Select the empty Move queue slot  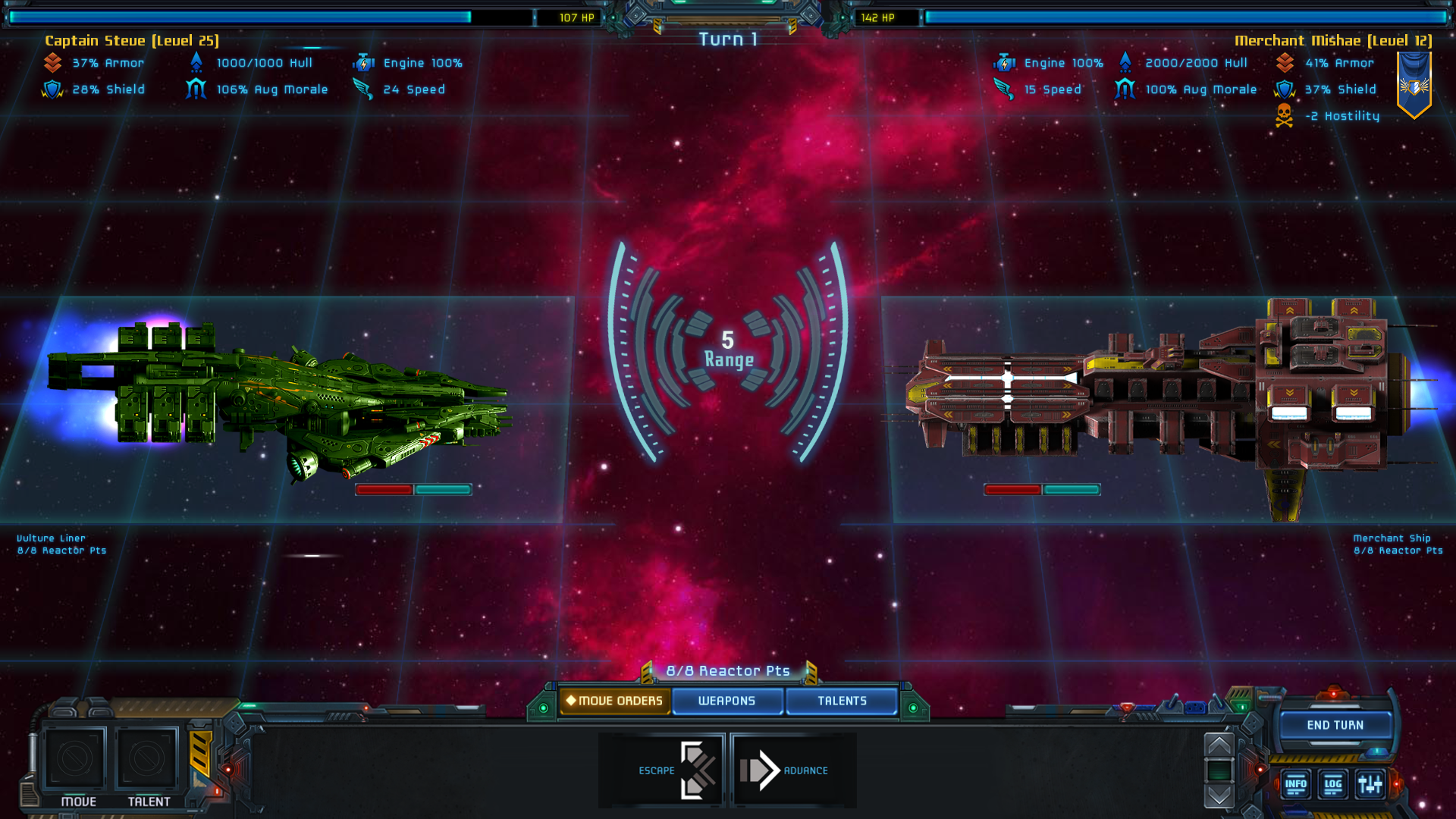point(75,758)
